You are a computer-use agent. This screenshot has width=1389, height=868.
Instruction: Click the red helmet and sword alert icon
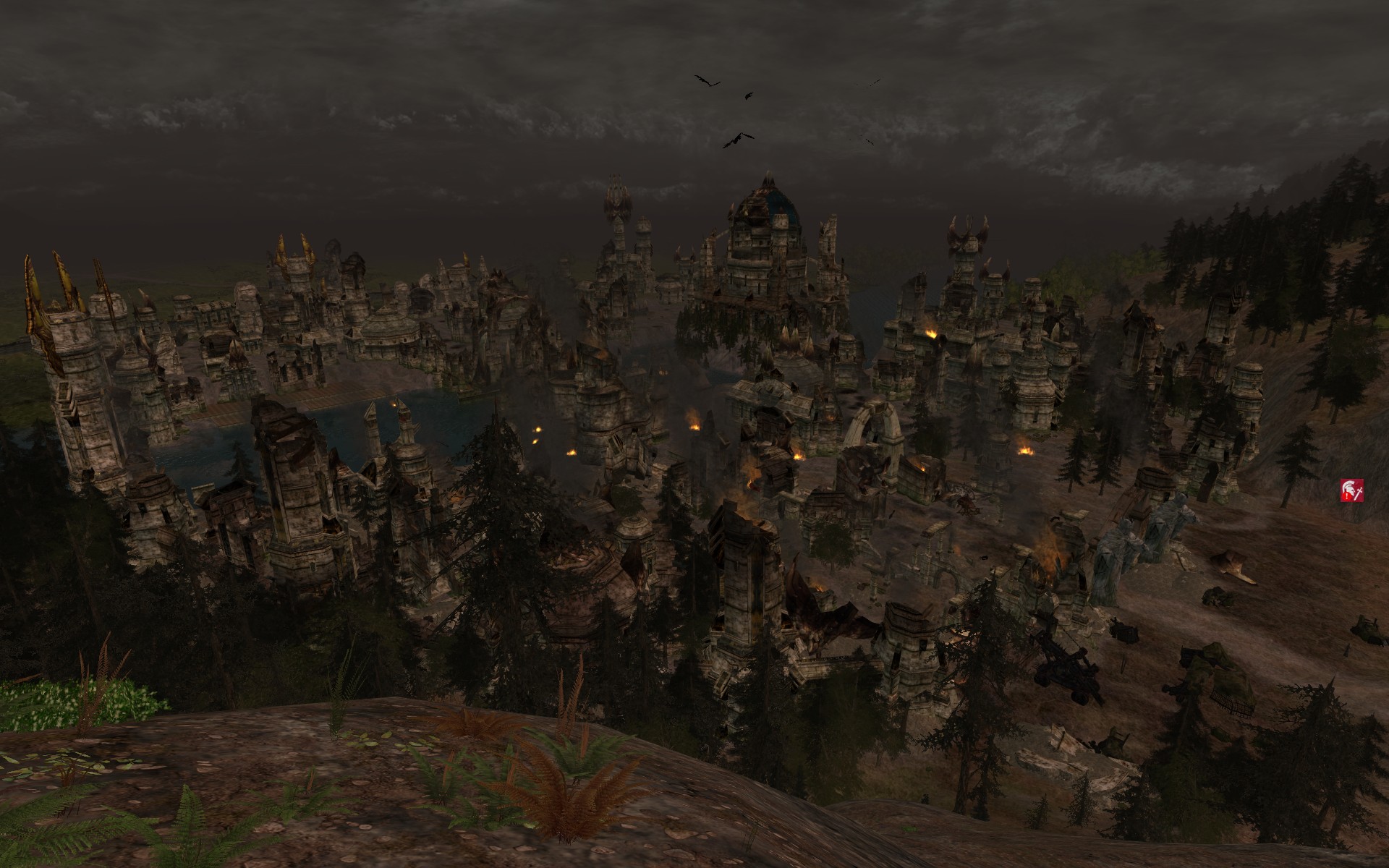tap(1352, 490)
